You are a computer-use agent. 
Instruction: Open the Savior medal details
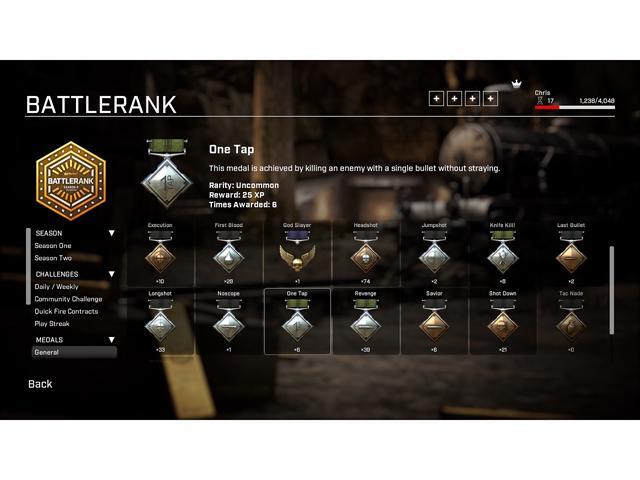[x=434, y=324]
